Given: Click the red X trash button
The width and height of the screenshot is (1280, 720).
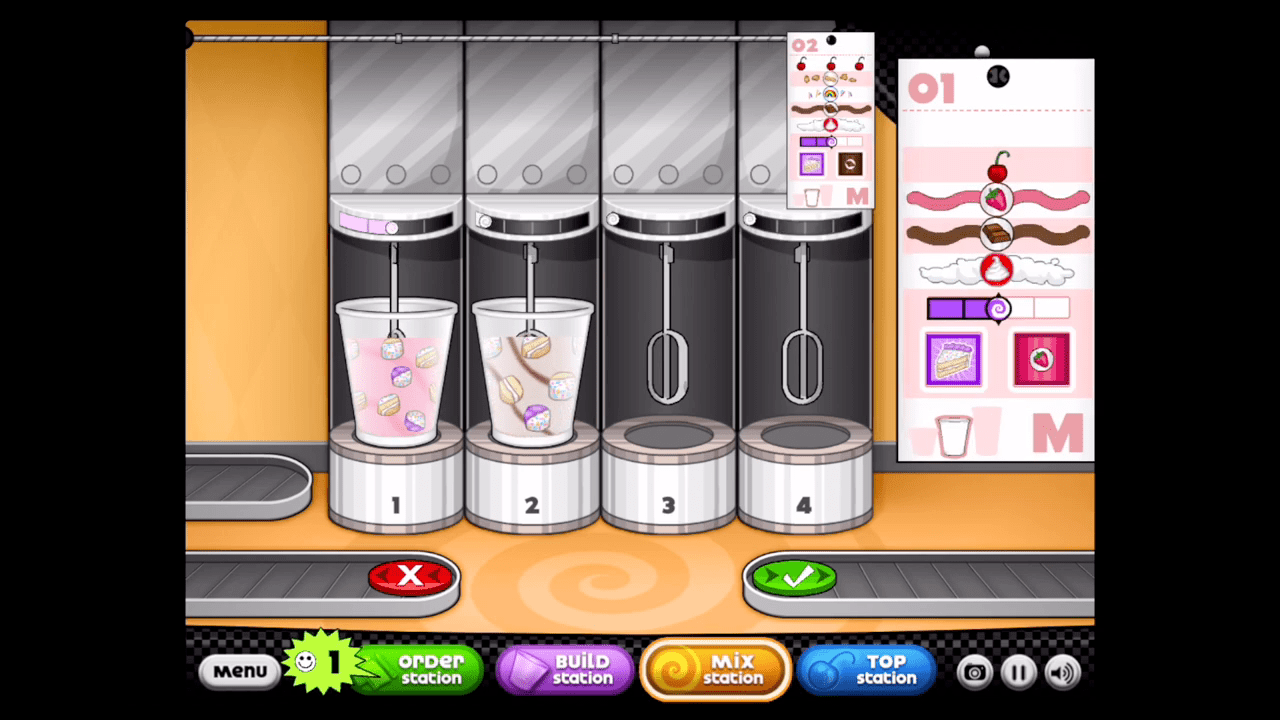Looking at the screenshot, I should pos(411,576).
